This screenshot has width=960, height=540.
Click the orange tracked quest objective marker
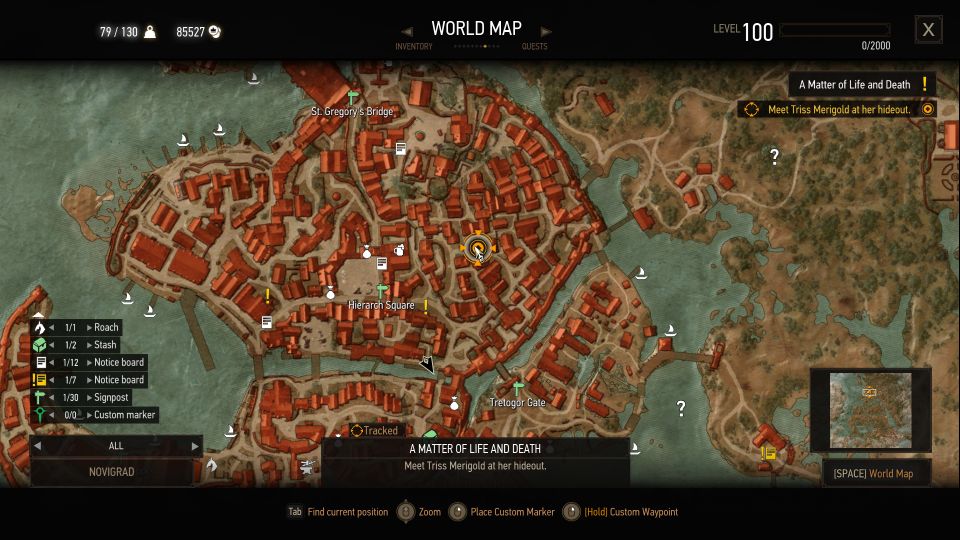pos(477,249)
